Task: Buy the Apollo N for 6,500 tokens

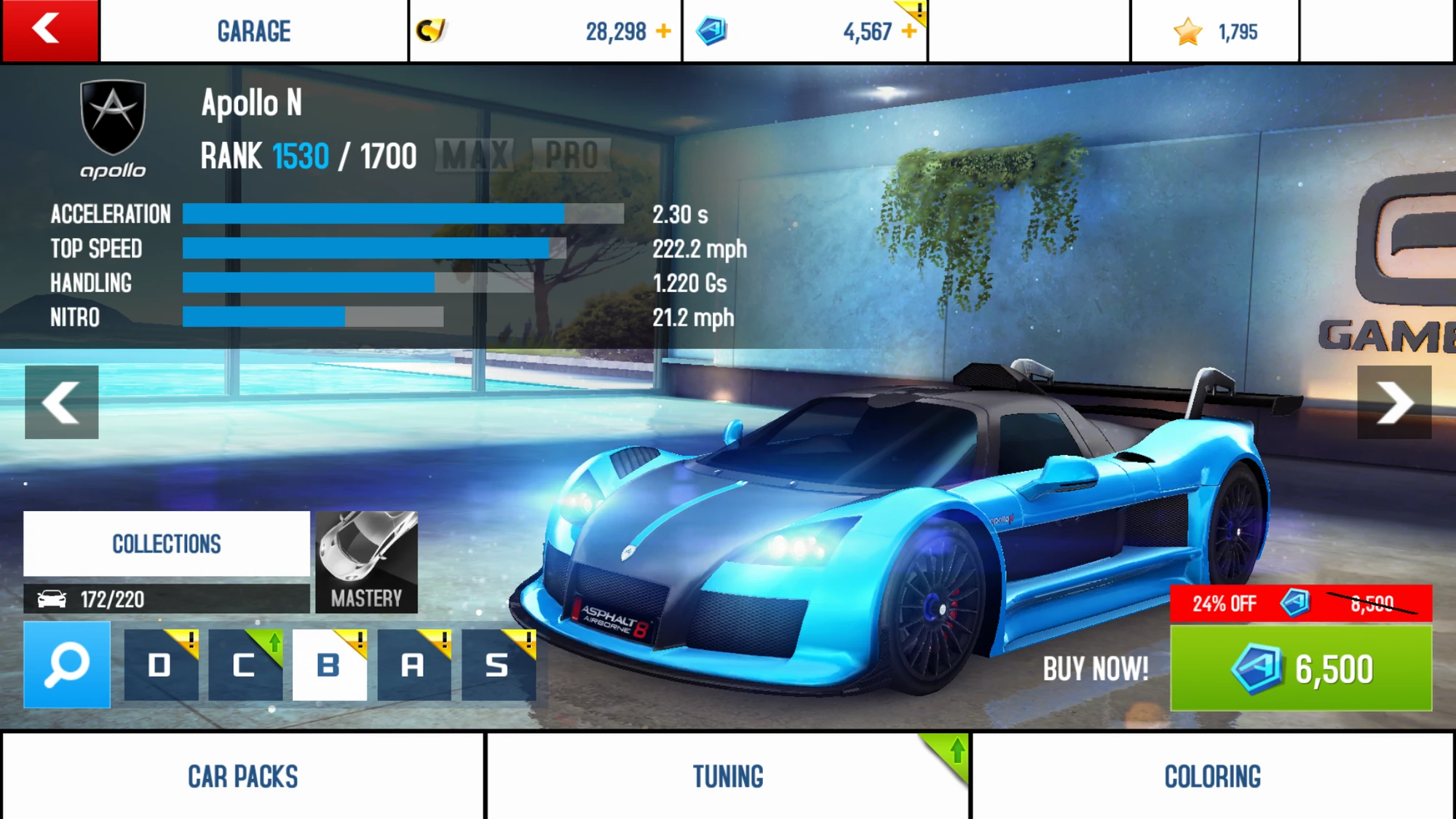Action: pyautogui.click(x=1300, y=668)
